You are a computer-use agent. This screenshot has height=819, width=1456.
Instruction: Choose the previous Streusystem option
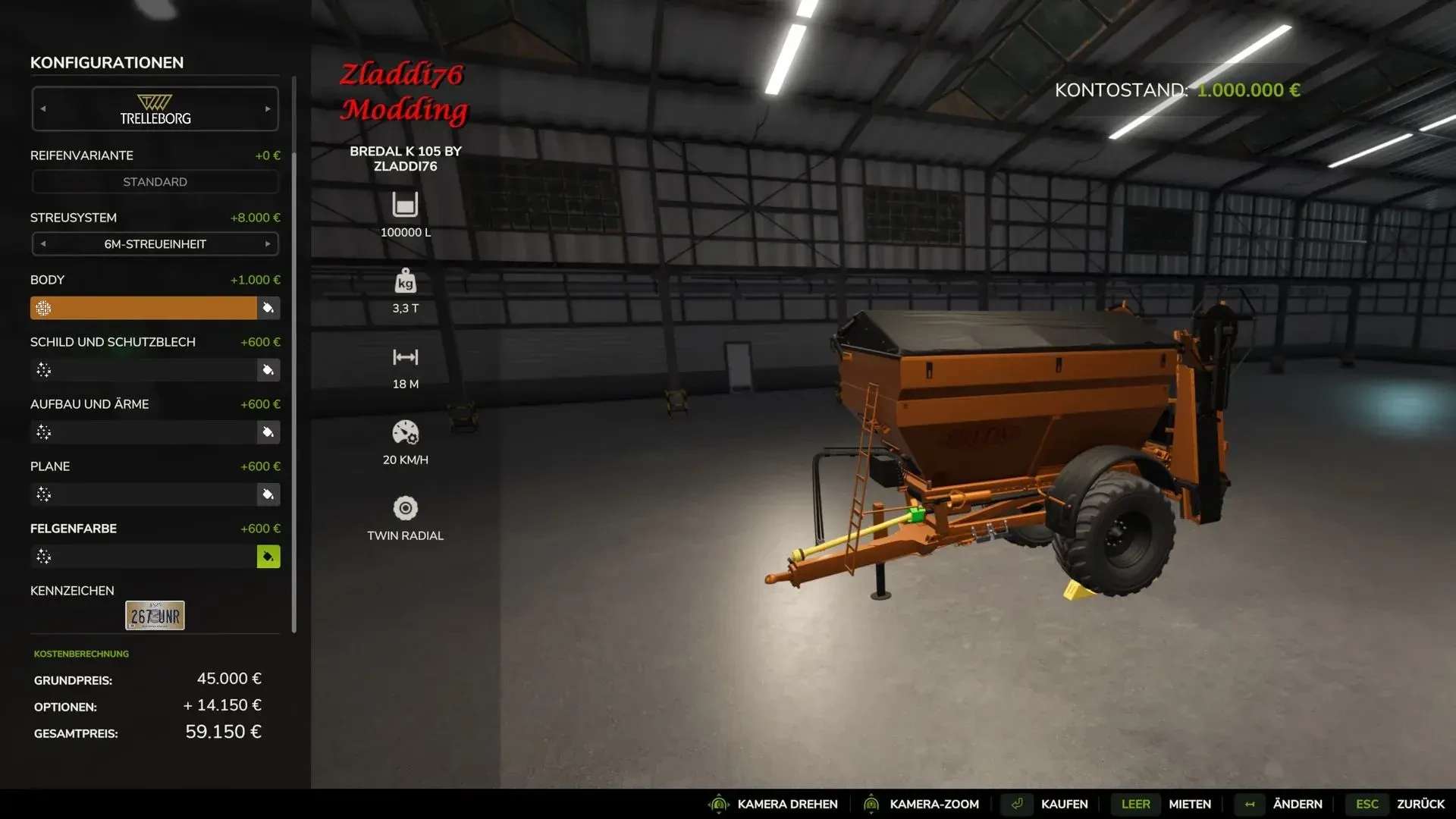click(x=43, y=244)
